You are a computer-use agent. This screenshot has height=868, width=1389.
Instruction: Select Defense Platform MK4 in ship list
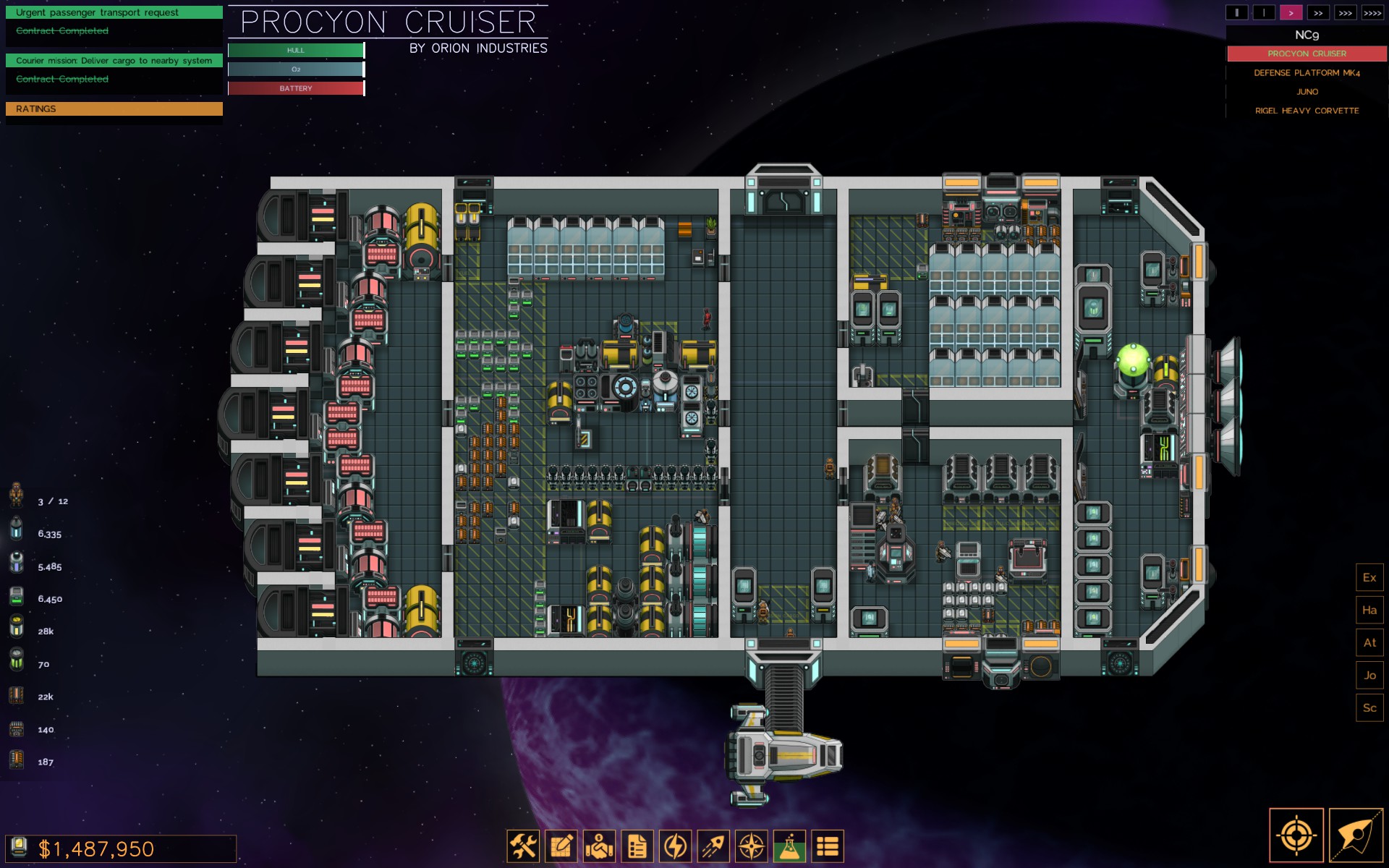(x=1307, y=73)
